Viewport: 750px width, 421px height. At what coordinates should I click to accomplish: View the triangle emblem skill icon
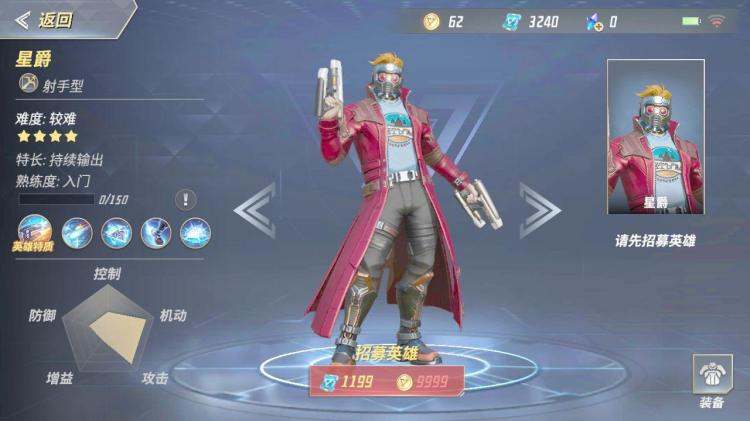click(x=116, y=233)
